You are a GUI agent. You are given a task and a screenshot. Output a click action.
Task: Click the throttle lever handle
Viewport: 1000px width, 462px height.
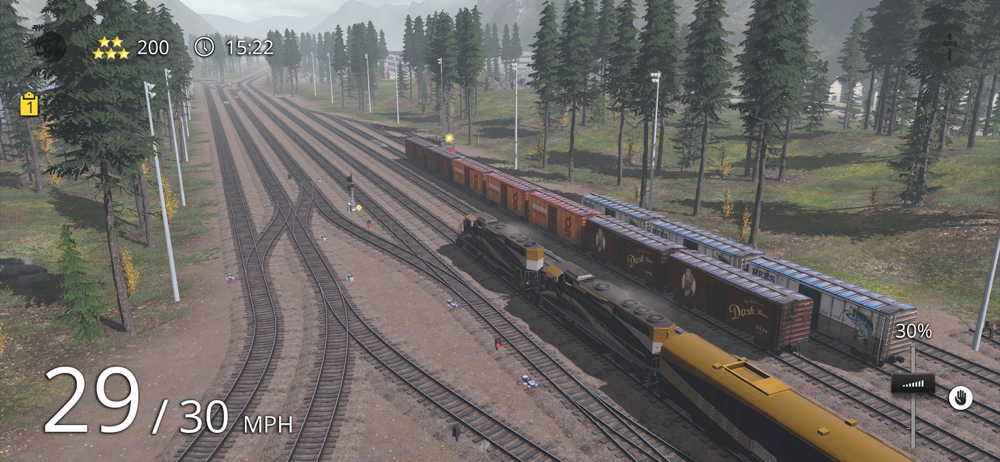point(912,383)
